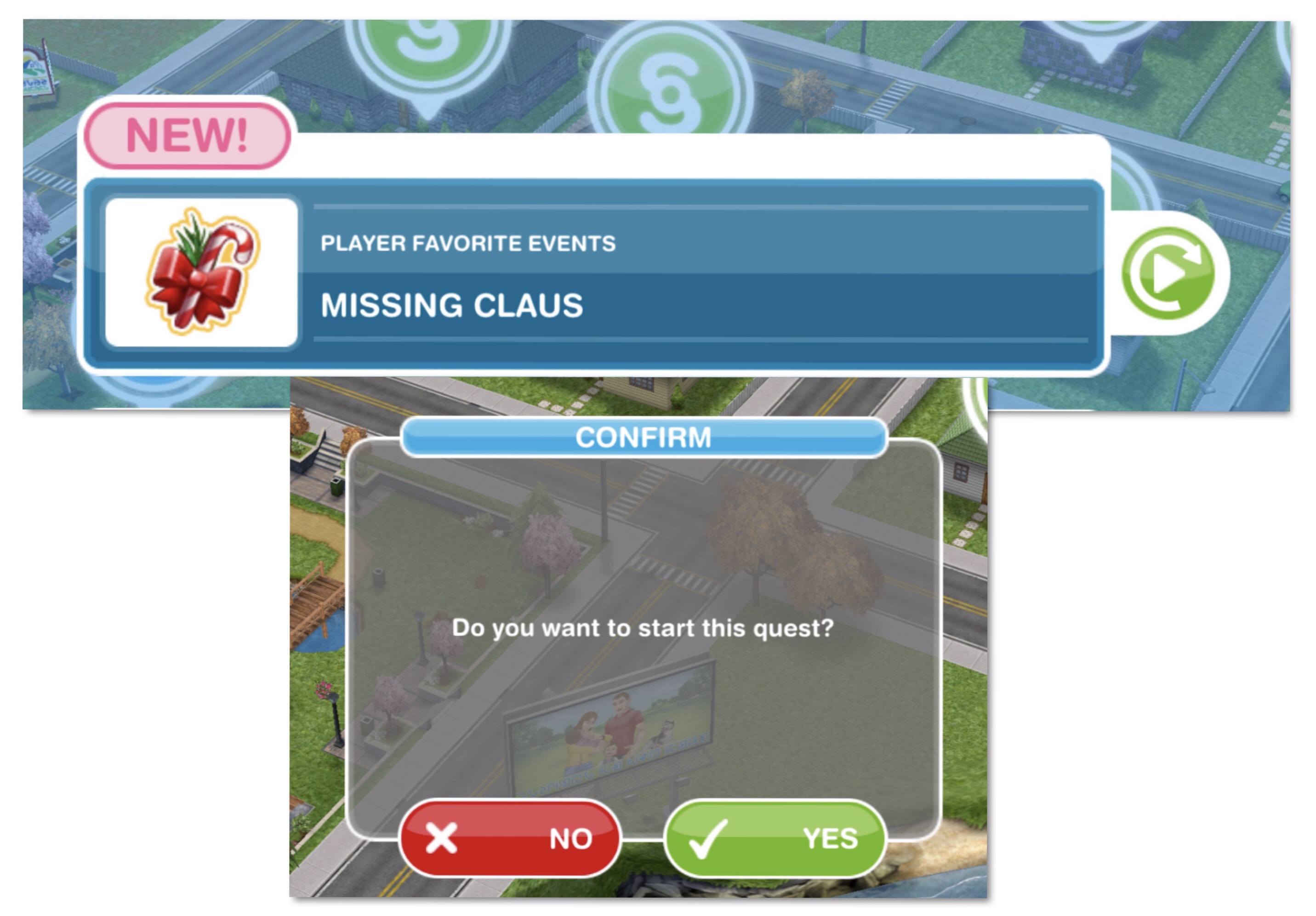Screen dimensions: 1316x916
Task: Start the Missing Claus quest with green arrow
Action: click(1169, 273)
